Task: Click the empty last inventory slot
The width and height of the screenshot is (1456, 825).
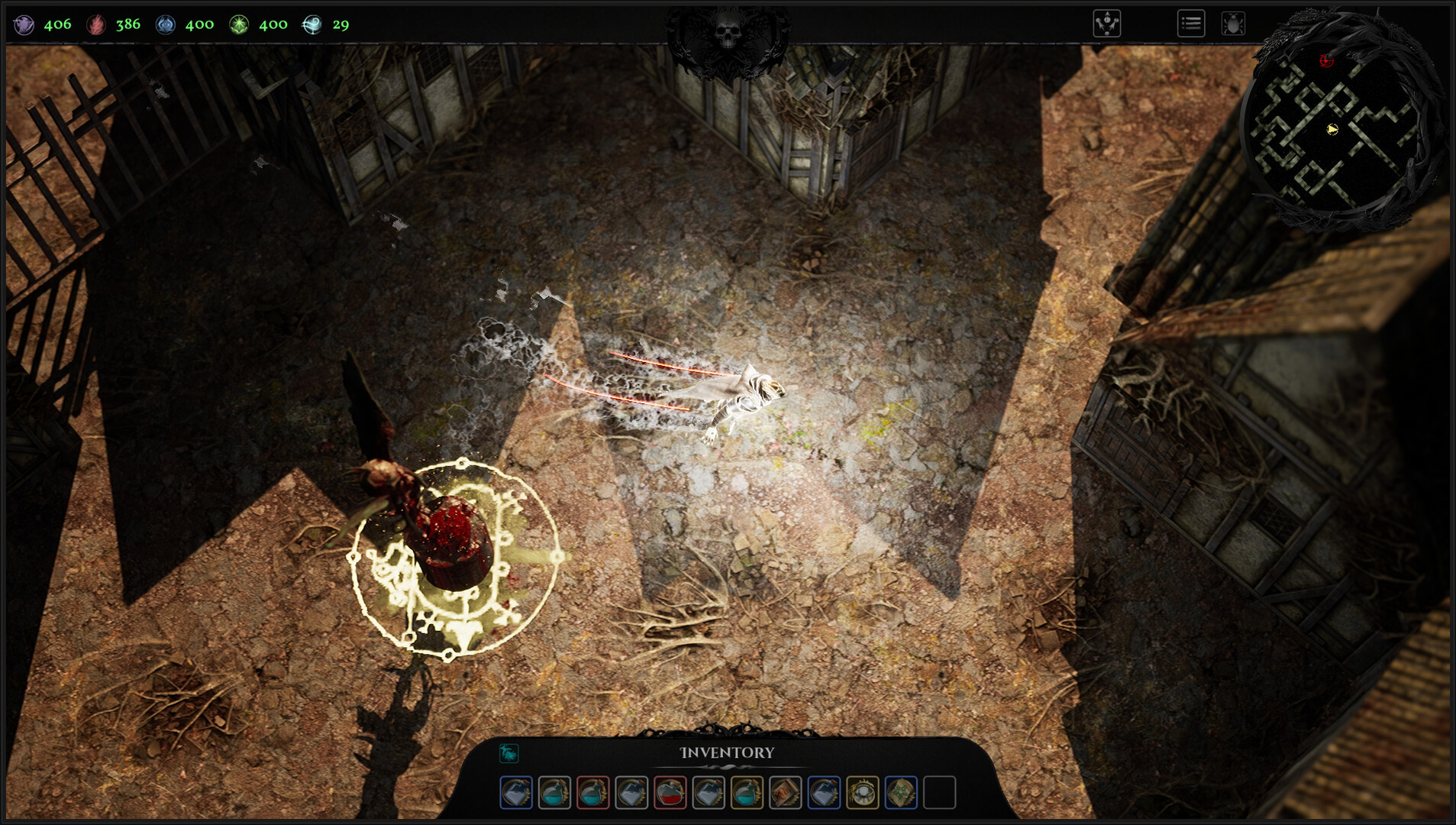Action: pos(939,792)
